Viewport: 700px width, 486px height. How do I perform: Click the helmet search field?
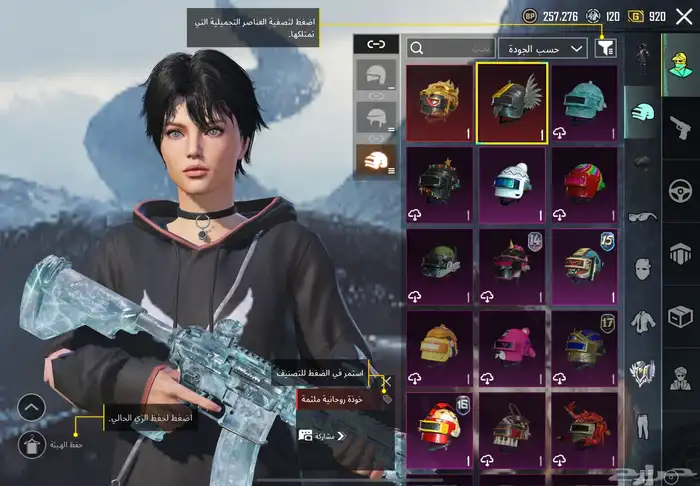click(x=452, y=47)
